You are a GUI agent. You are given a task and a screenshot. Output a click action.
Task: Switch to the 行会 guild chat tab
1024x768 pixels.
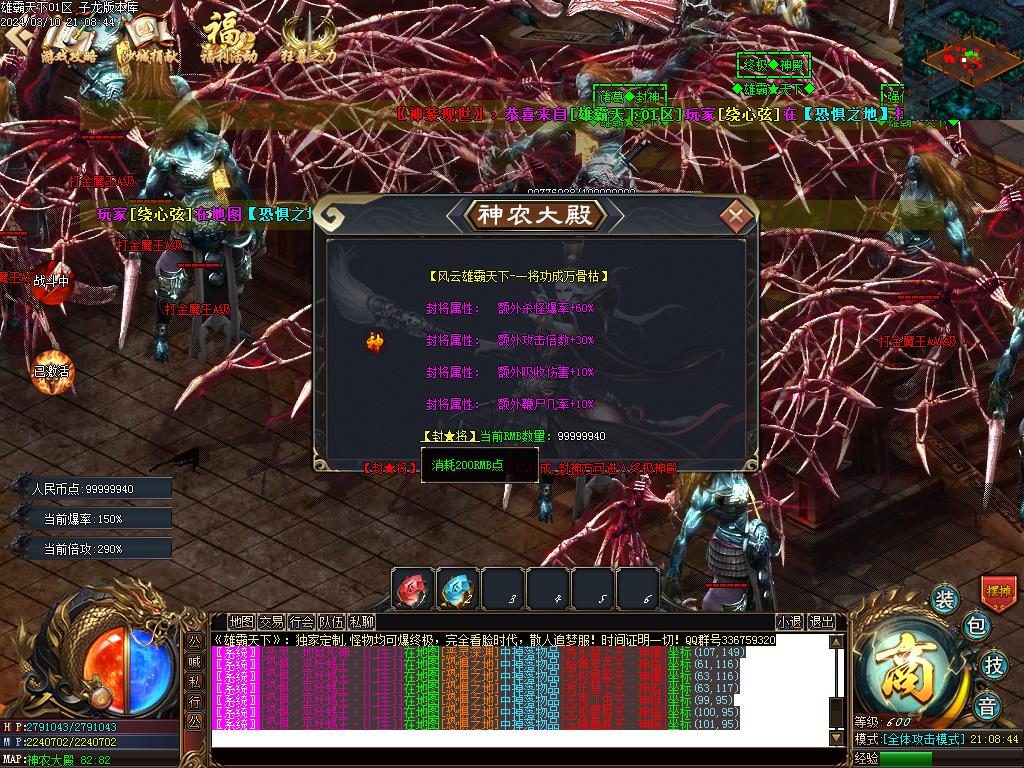click(301, 622)
